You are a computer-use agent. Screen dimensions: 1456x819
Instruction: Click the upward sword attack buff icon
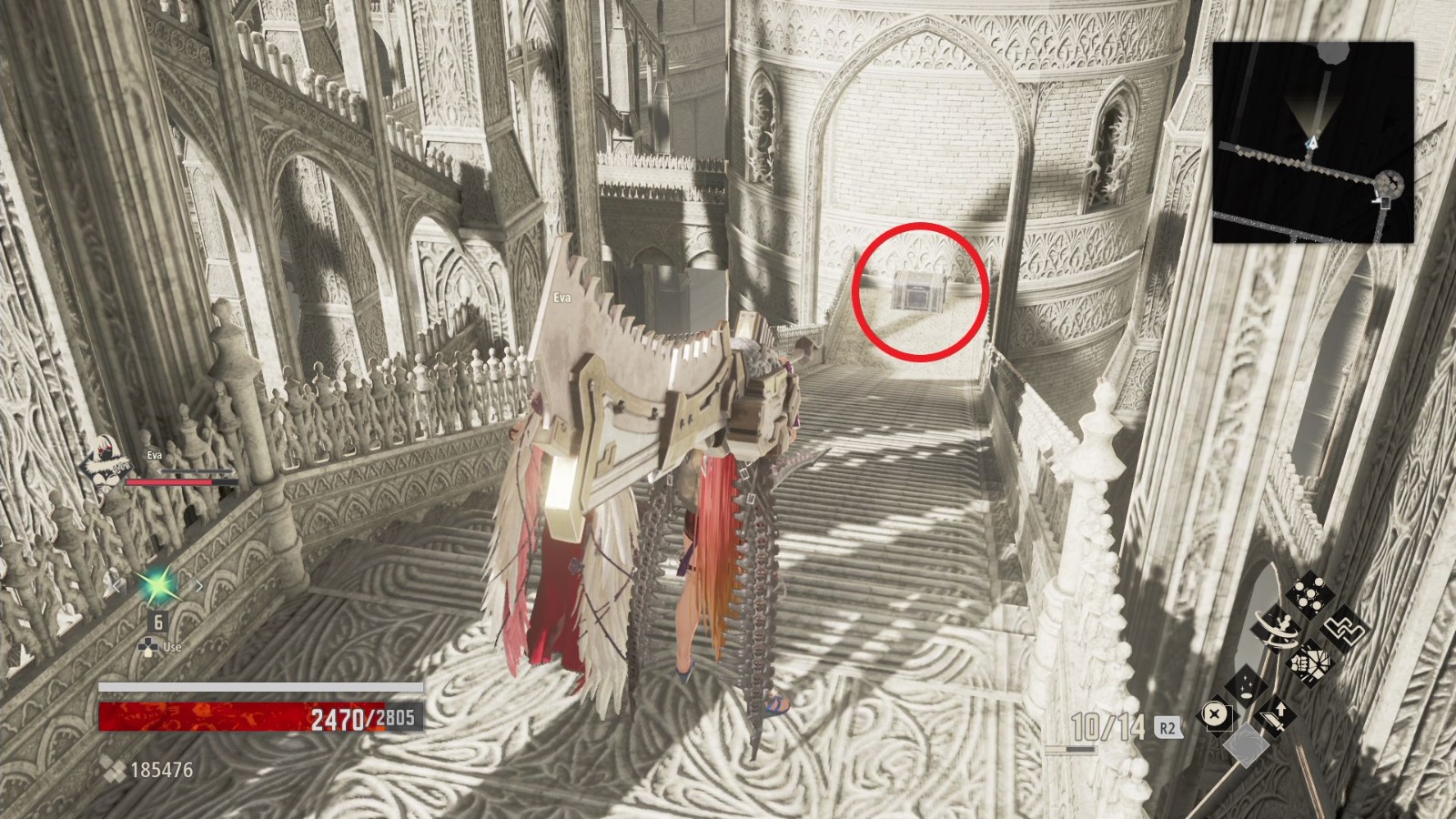pyautogui.click(x=1274, y=714)
